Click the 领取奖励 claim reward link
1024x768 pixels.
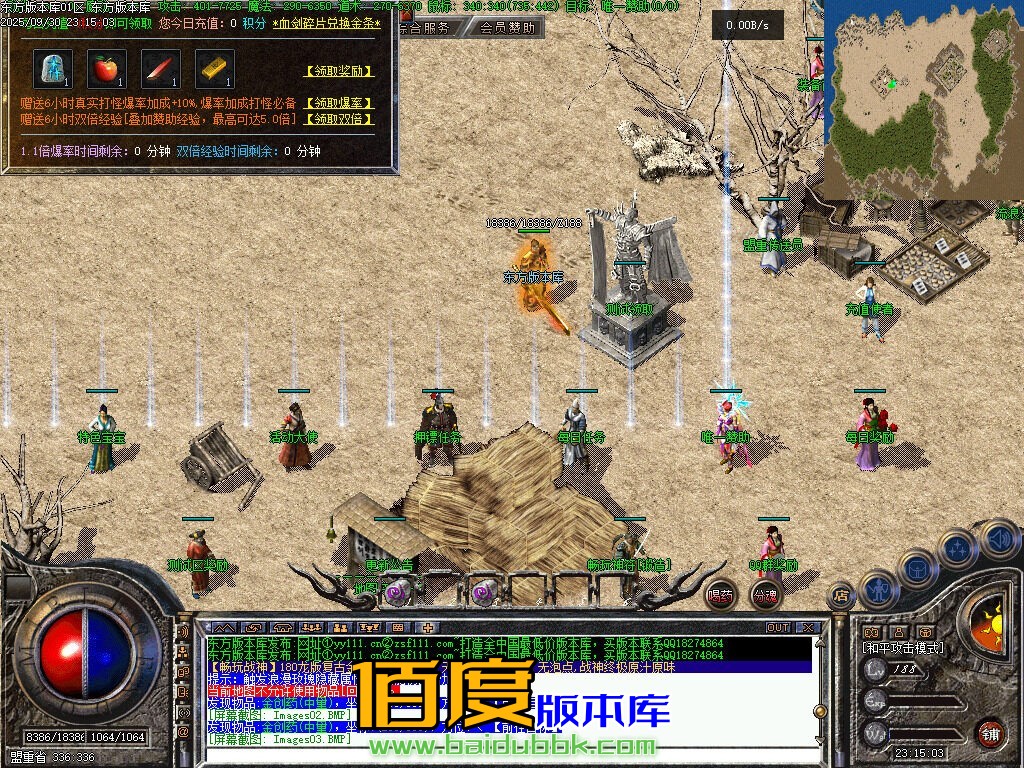pyautogui.click(x=339, y=71)
